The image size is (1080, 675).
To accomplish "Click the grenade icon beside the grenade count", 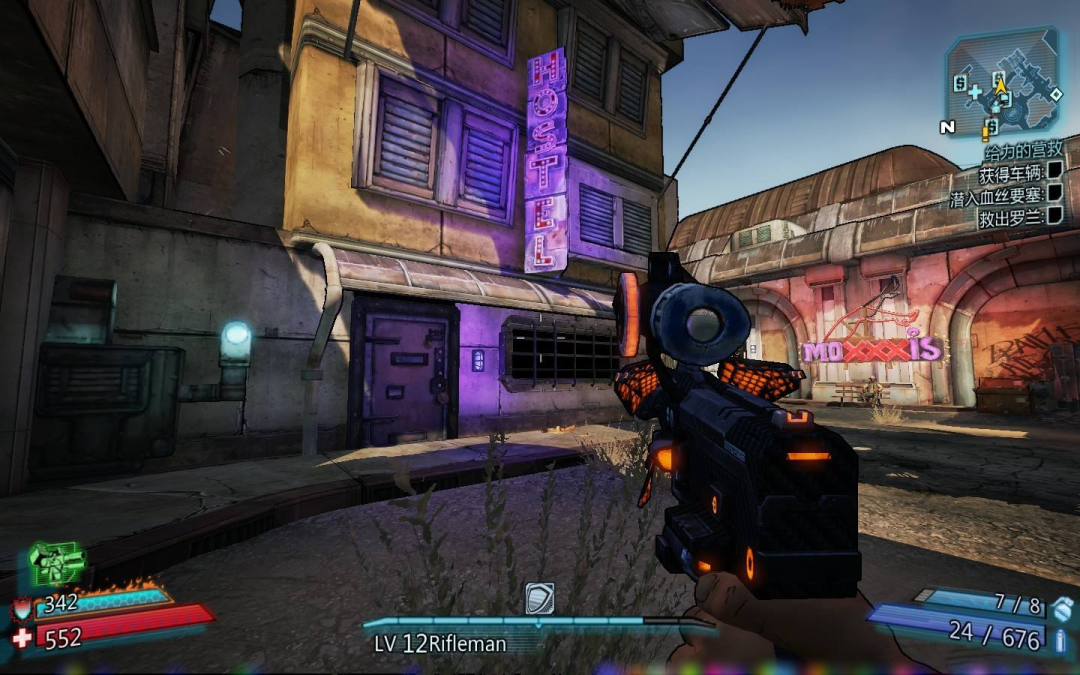I will [1063, 606].
